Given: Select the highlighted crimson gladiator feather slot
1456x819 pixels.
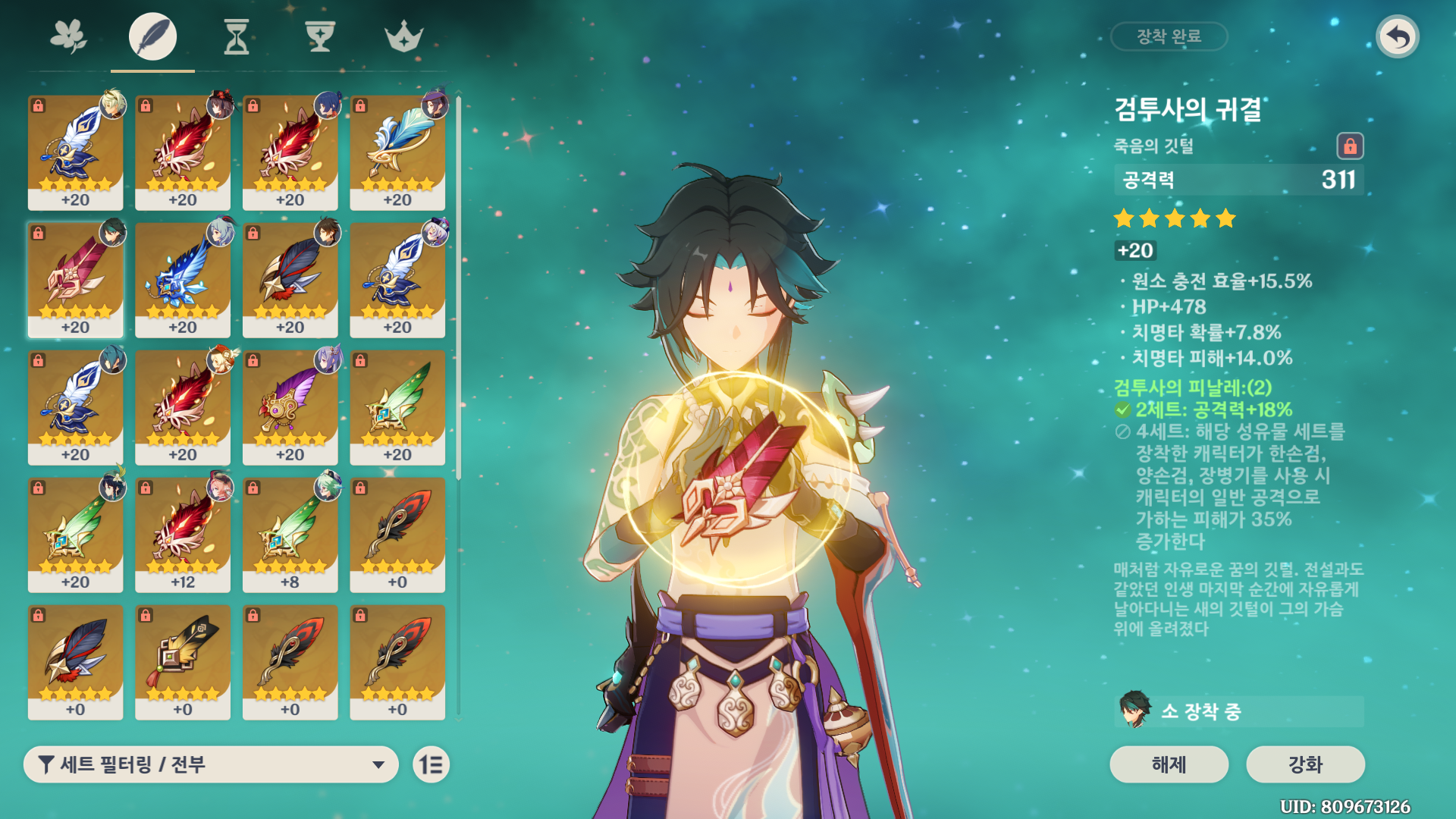Looking at the screenshot, I should [x=75, y=280].
